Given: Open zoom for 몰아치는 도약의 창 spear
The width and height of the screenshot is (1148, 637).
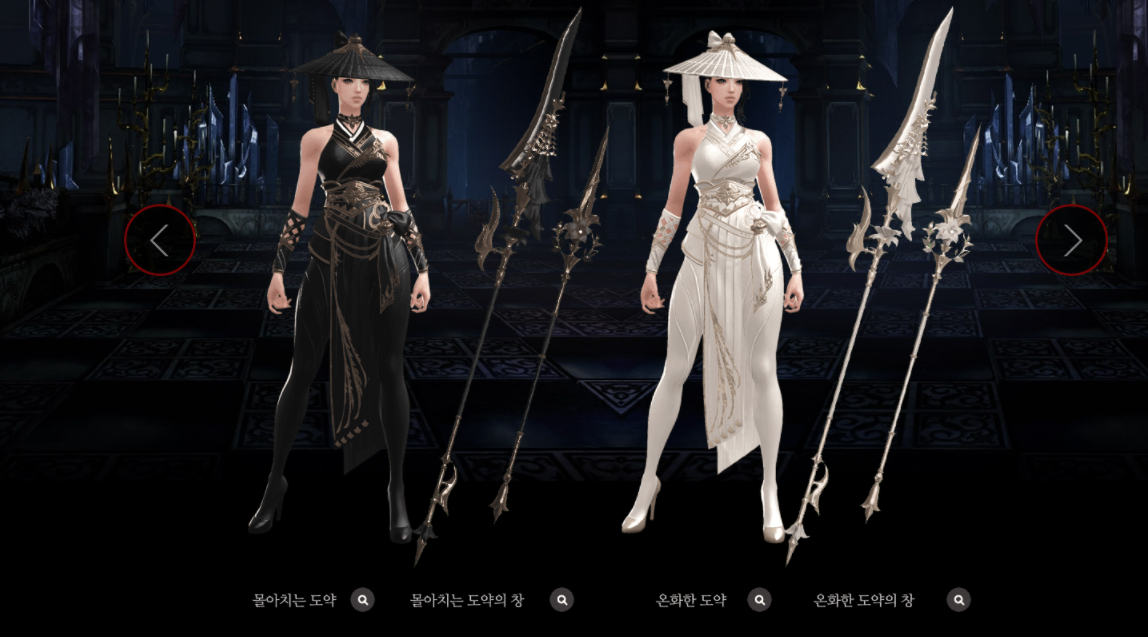Looking at the screenshot, I should 562,600.
